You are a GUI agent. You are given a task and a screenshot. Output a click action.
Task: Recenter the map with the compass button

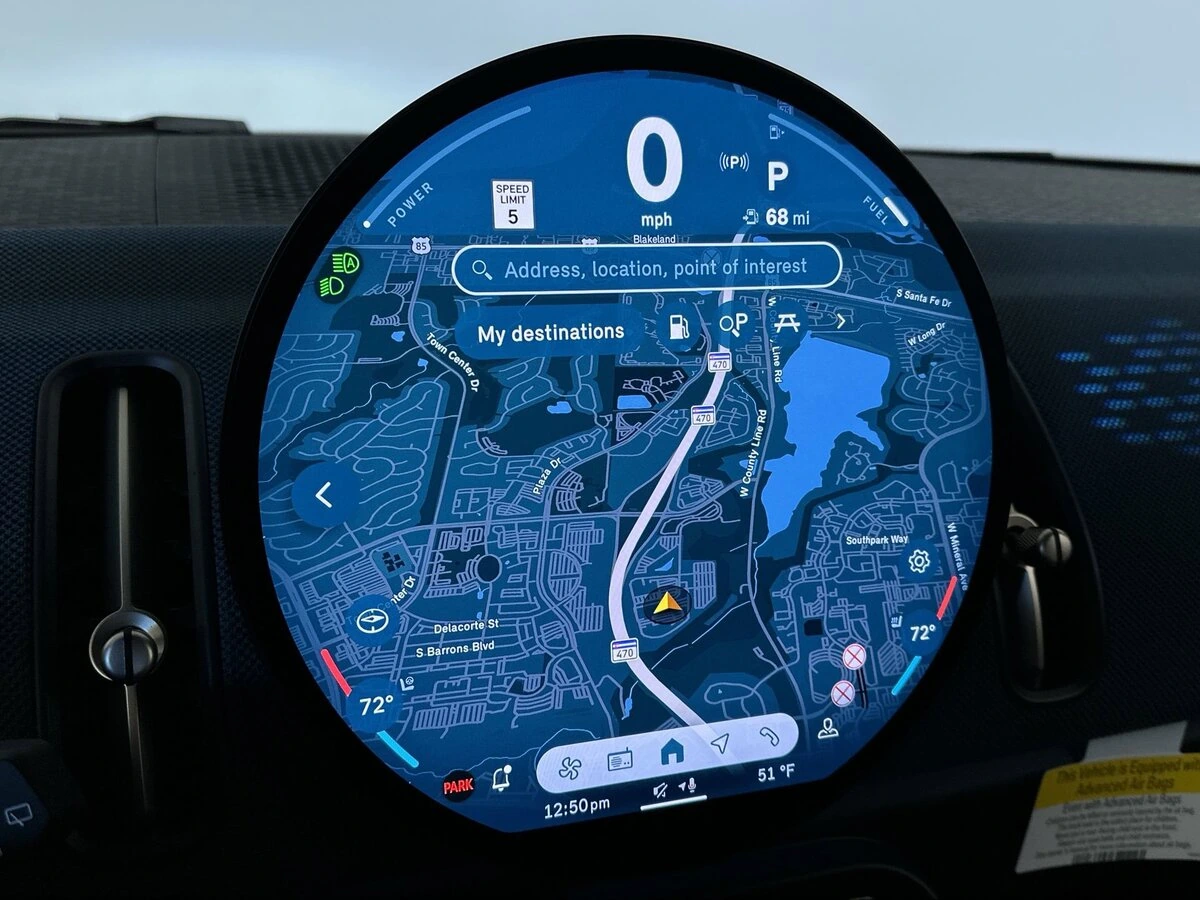click(x=374, y=621)
